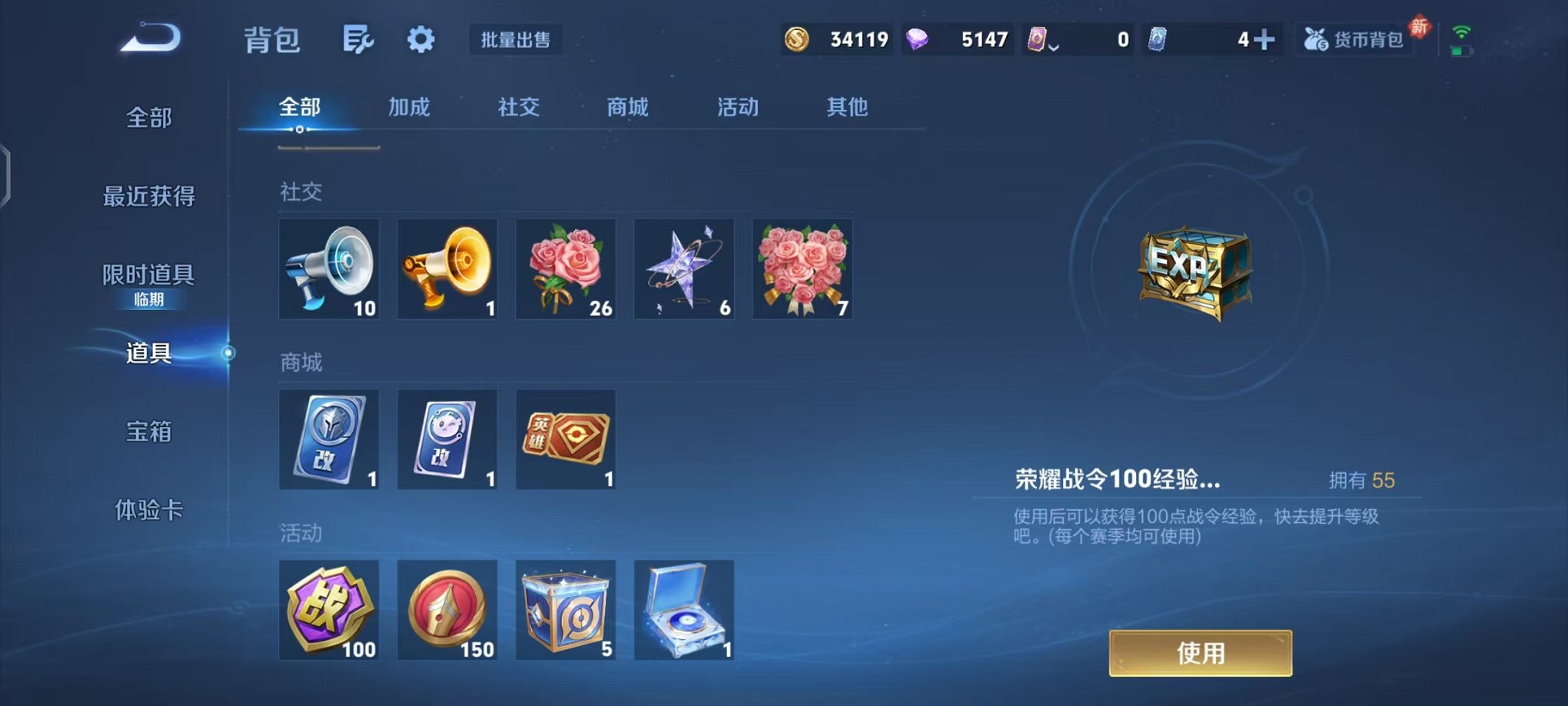The image size is (1568, 706).
Task: Click the plus beside the blue card count
Action: [1266, 38]
